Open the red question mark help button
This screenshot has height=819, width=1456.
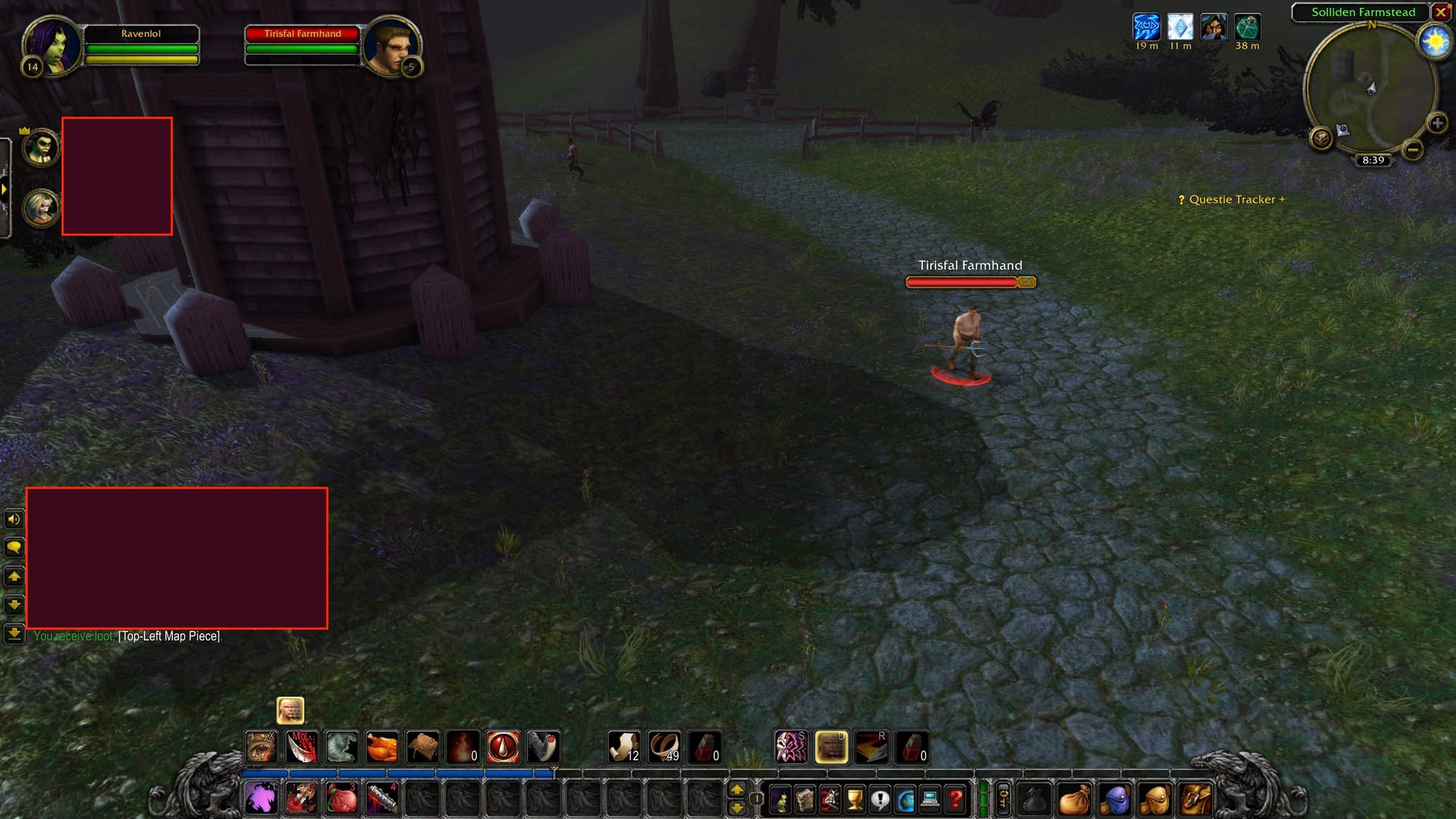coord(955,800)
